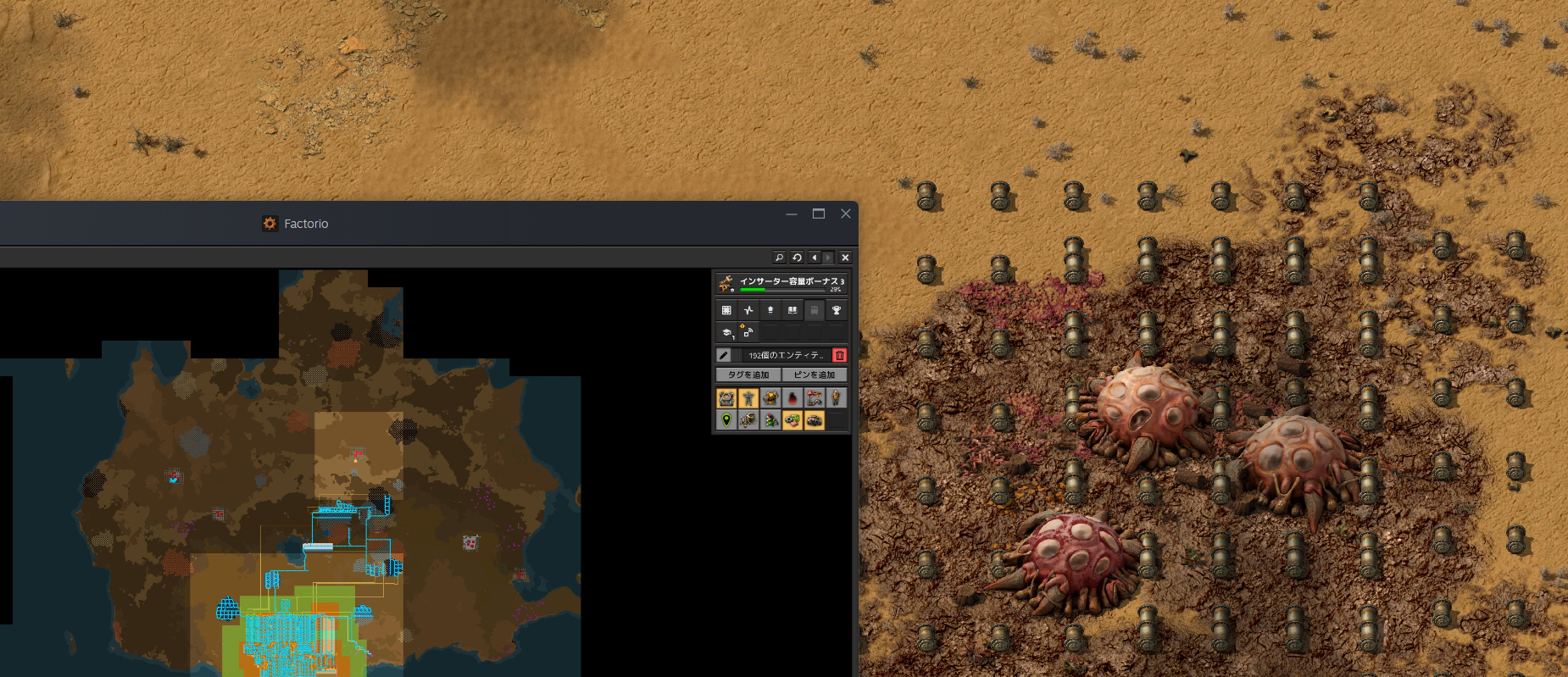Open the logistic networks upload icon
The image size is (1568, 677).
pos(770,310)
